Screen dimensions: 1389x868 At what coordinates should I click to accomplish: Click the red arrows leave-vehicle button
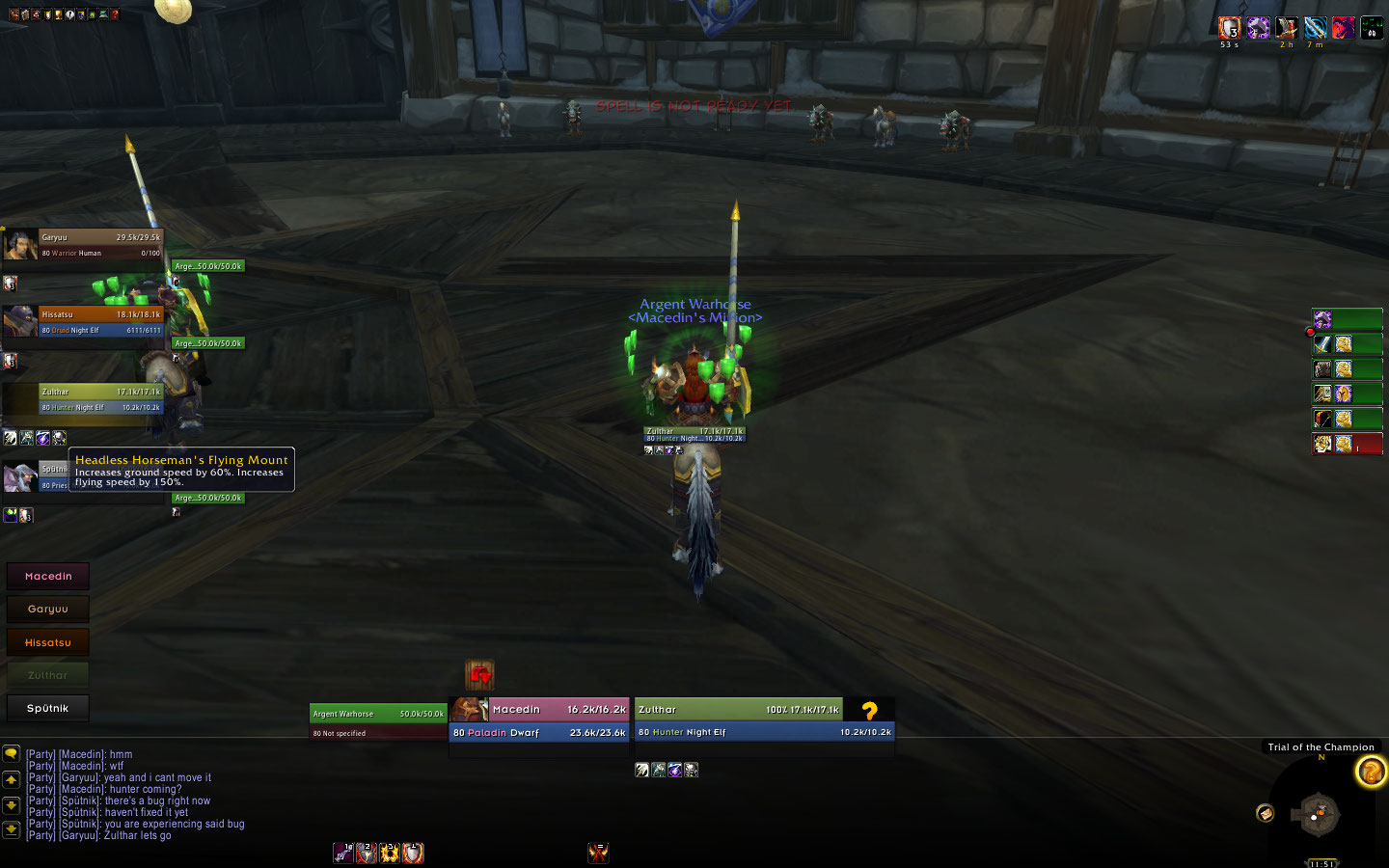(479, 674)
